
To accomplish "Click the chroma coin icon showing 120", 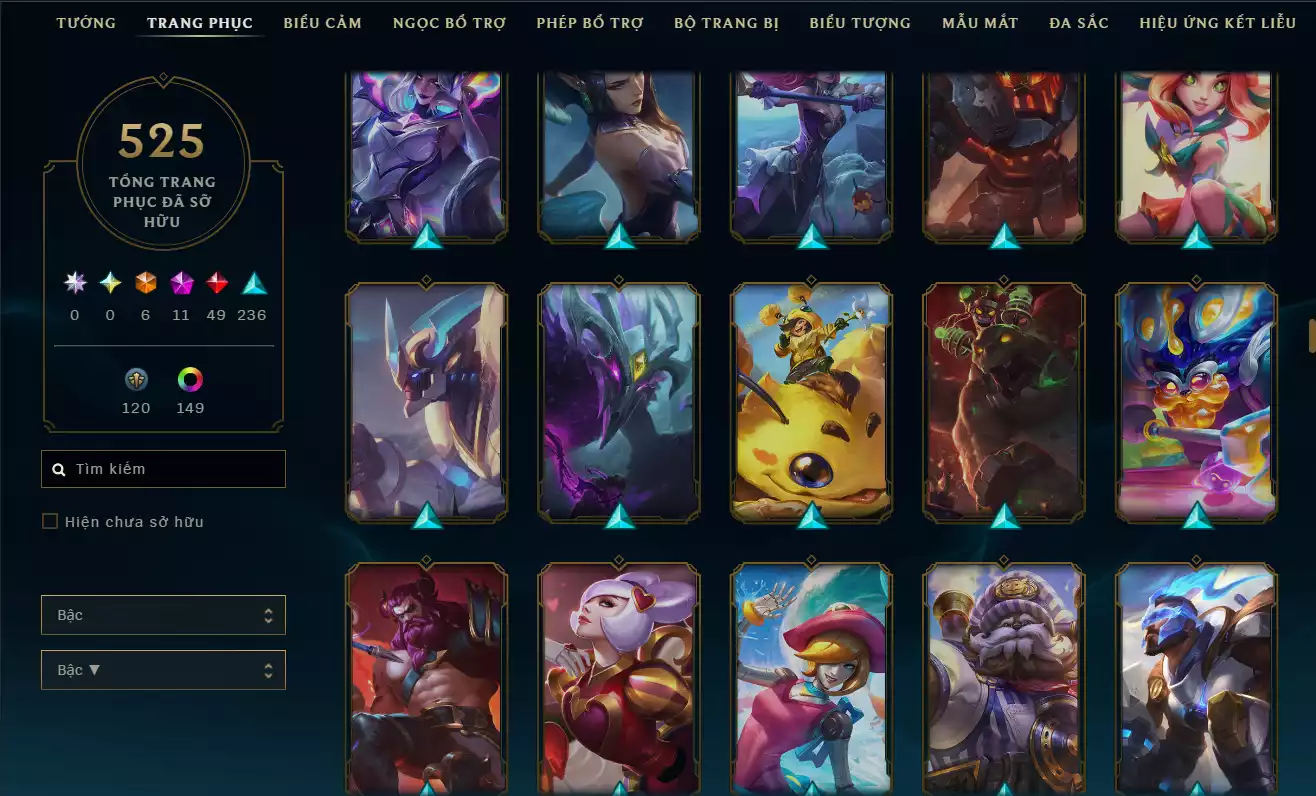I will point(136,379).
